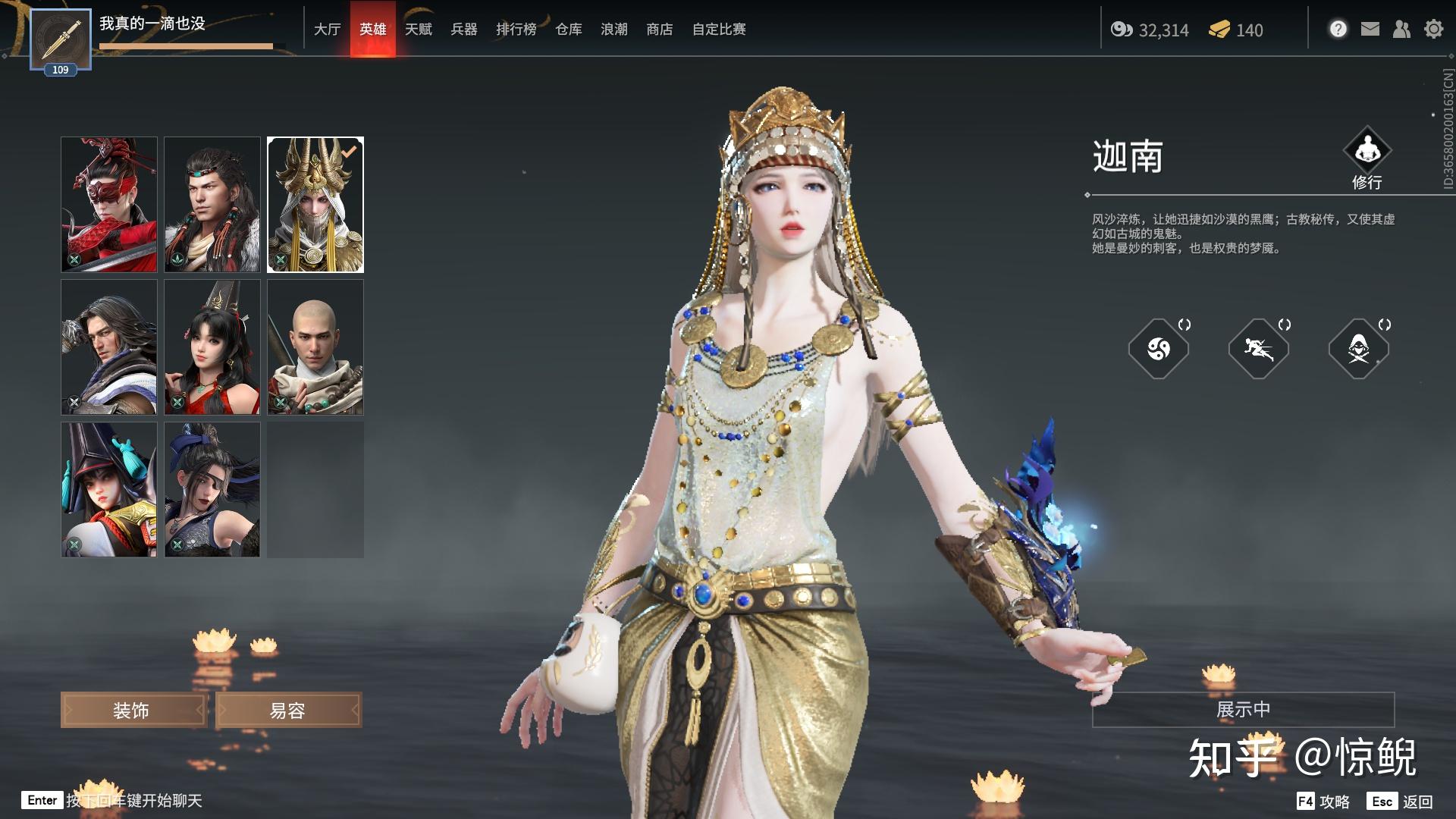Open the 修行 training icon
The image size is (1456, 819).
[1367, 151]
